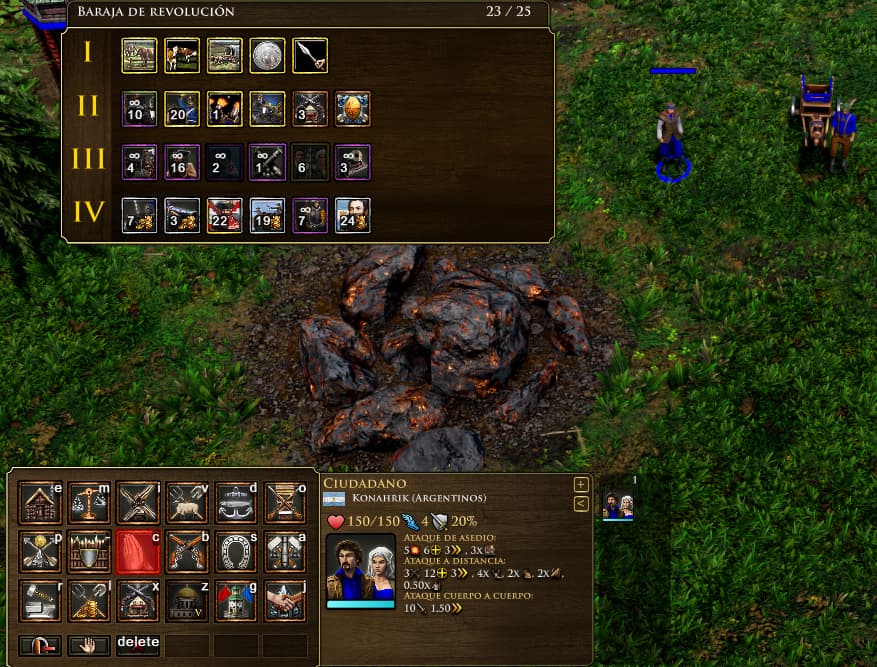877x667 pixels.
Task: Choose the domed capitol building icon
Action: (x=187, y=600)
